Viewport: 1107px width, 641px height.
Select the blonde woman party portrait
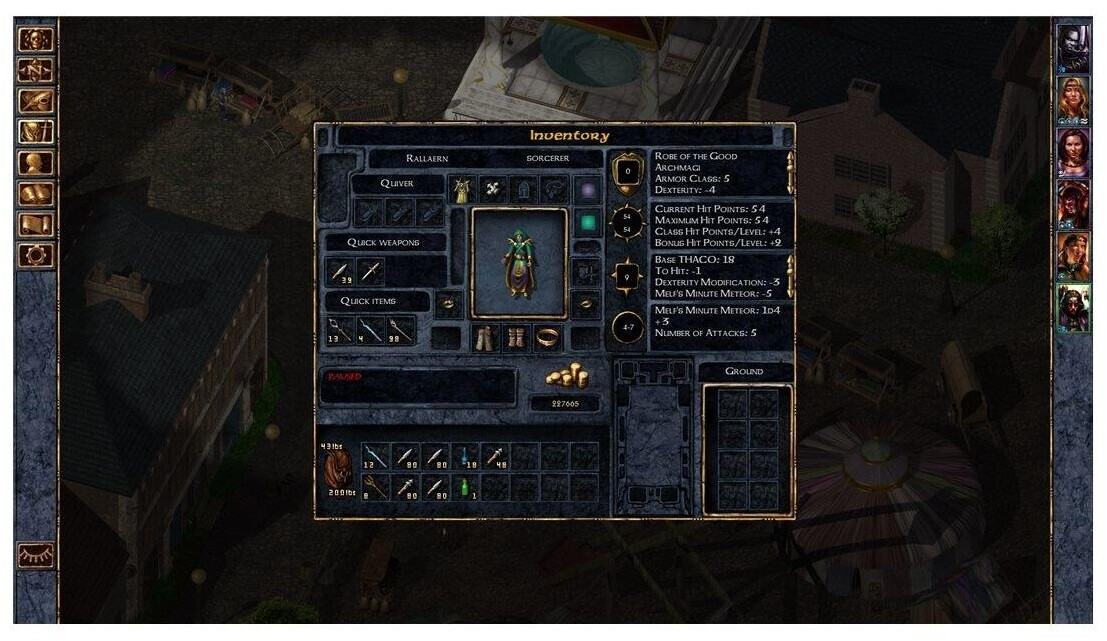(x=1073, y=98)
